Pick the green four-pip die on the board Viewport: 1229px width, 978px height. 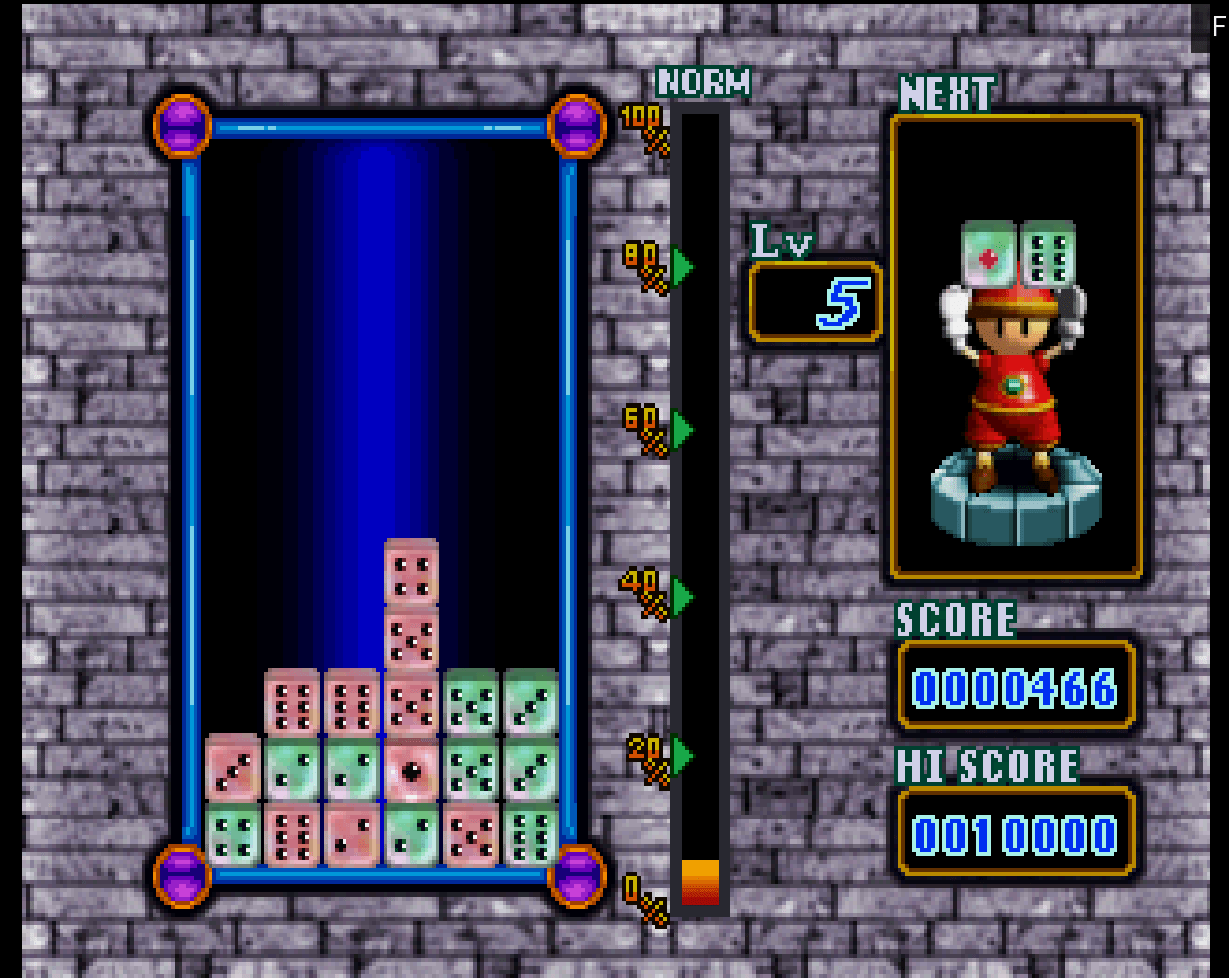pyautogui.click(x=233, y=833)
